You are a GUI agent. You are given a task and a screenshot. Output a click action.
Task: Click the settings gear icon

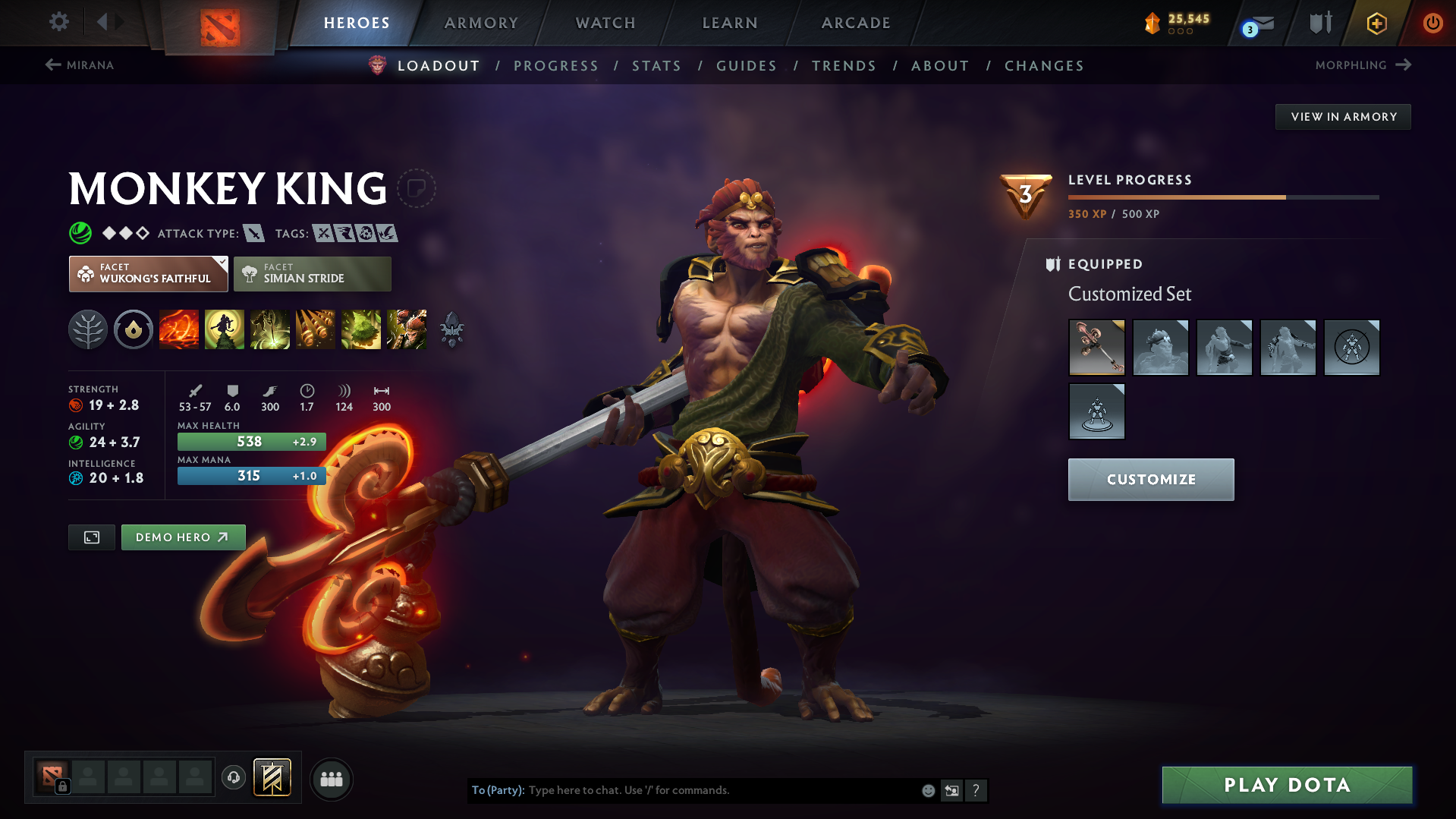59,22
